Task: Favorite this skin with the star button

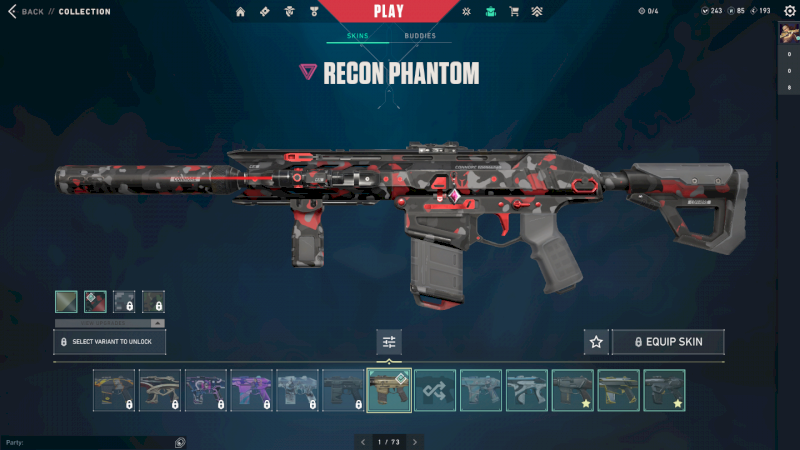Action: click(596, 342)
